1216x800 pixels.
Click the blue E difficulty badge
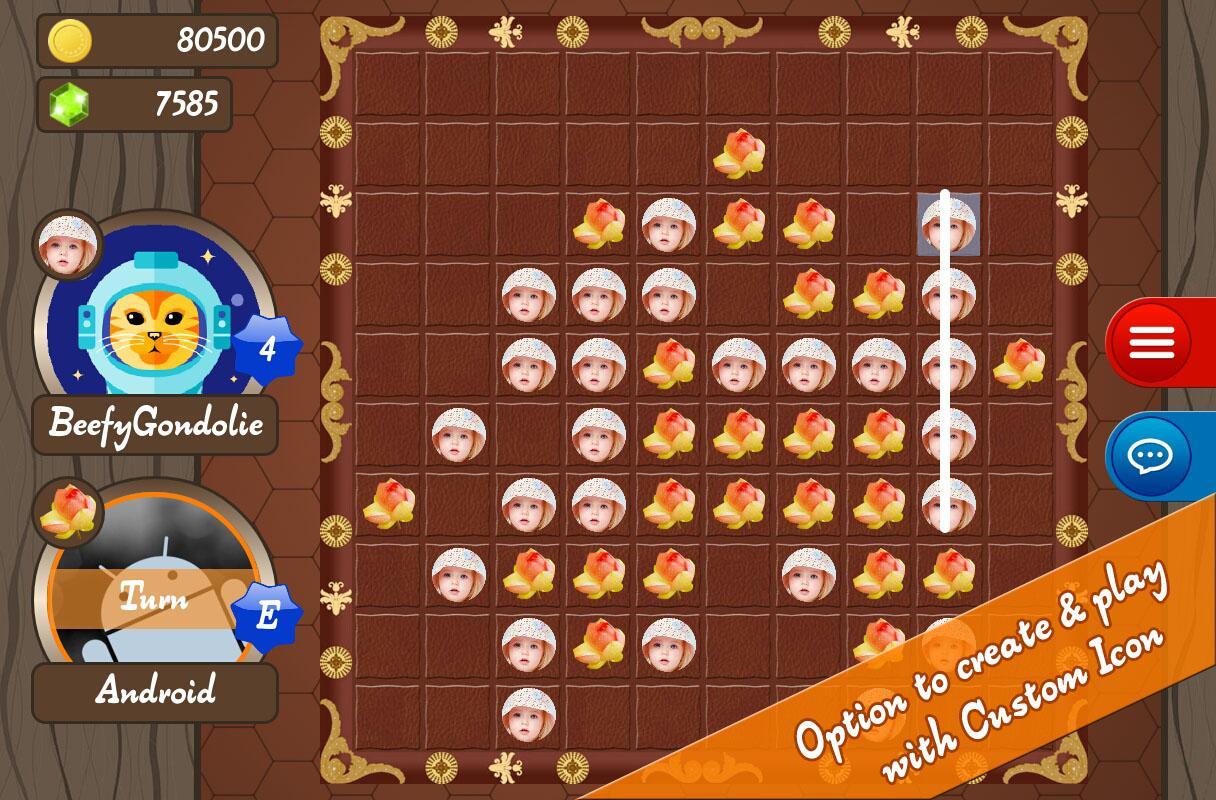coord(267,615)
